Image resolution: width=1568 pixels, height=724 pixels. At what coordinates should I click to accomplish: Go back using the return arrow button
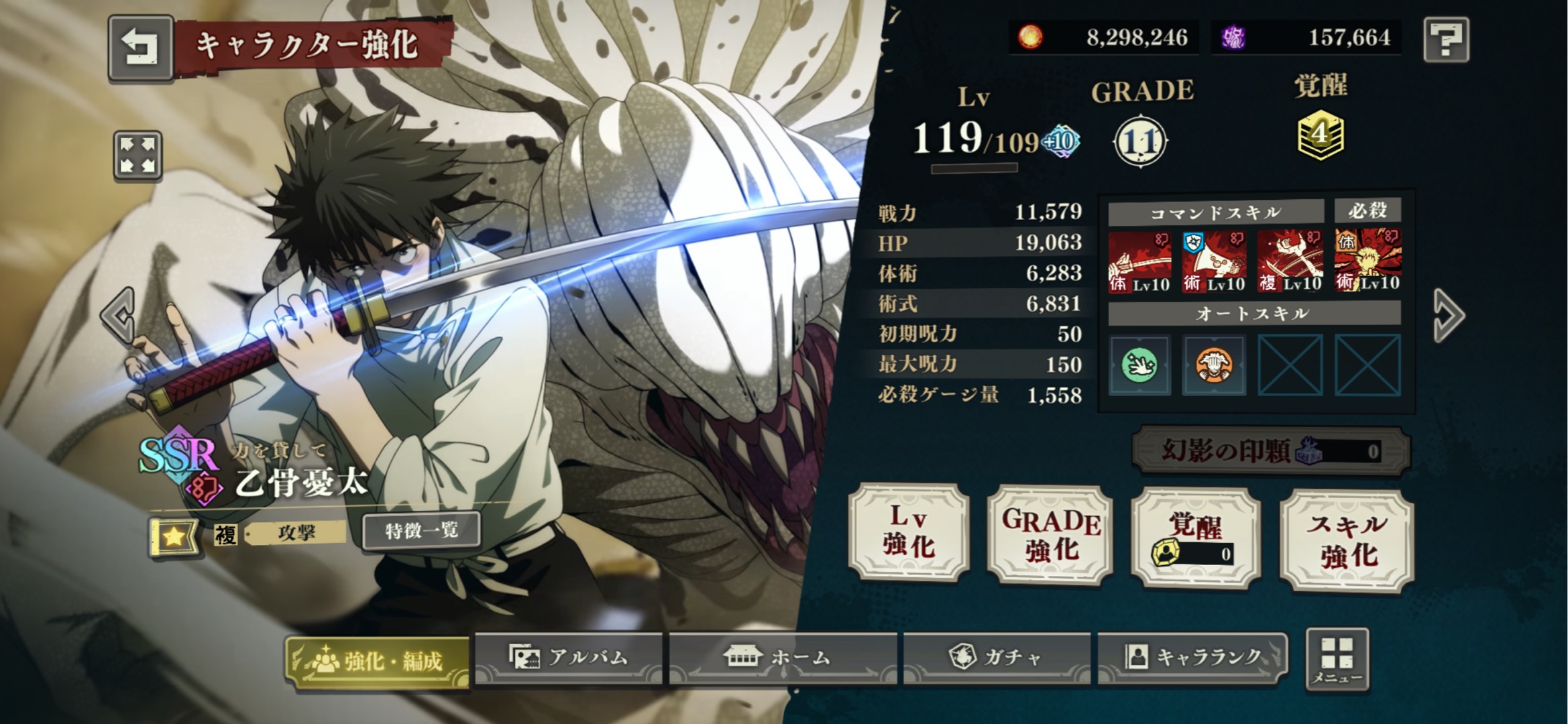point(140,48)
